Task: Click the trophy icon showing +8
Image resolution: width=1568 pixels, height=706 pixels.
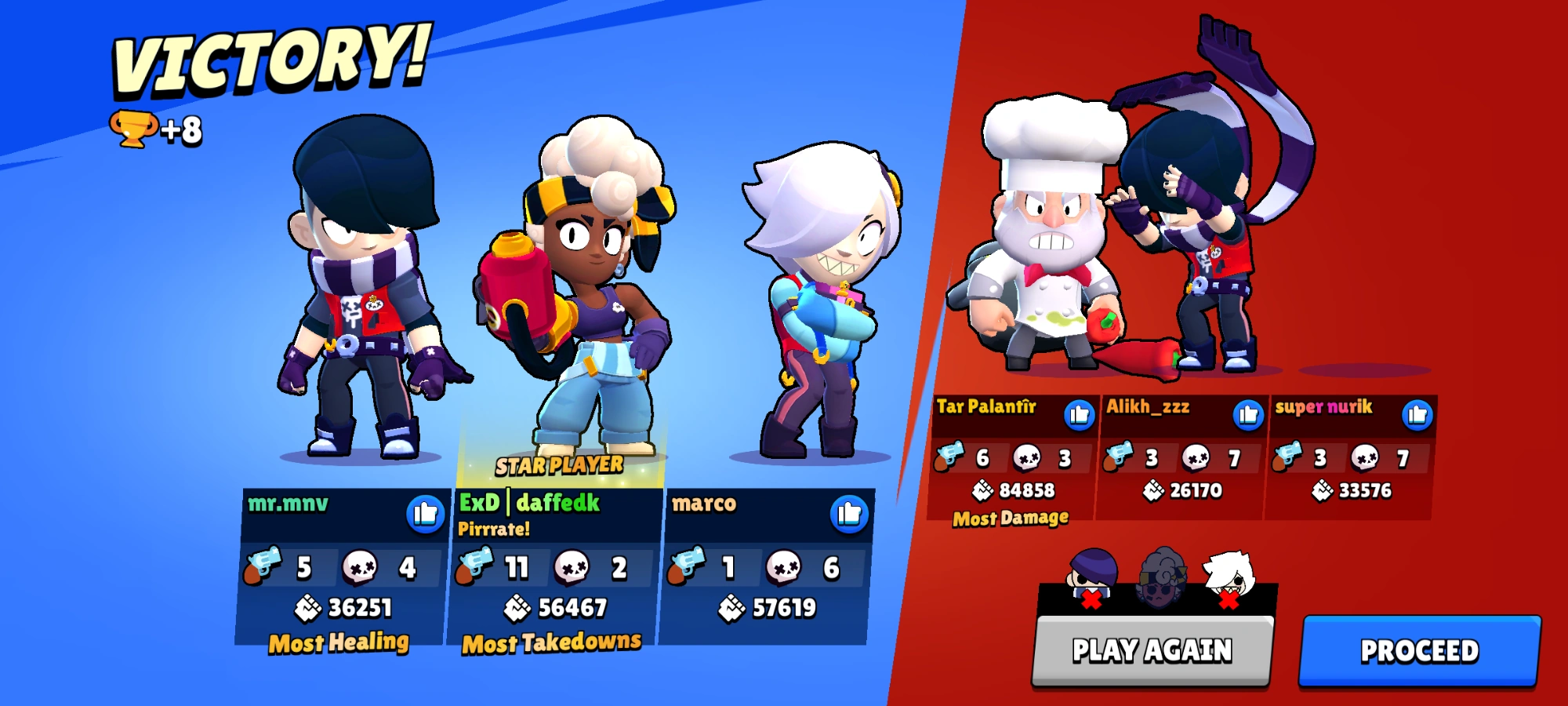Action: pos(133,129)
